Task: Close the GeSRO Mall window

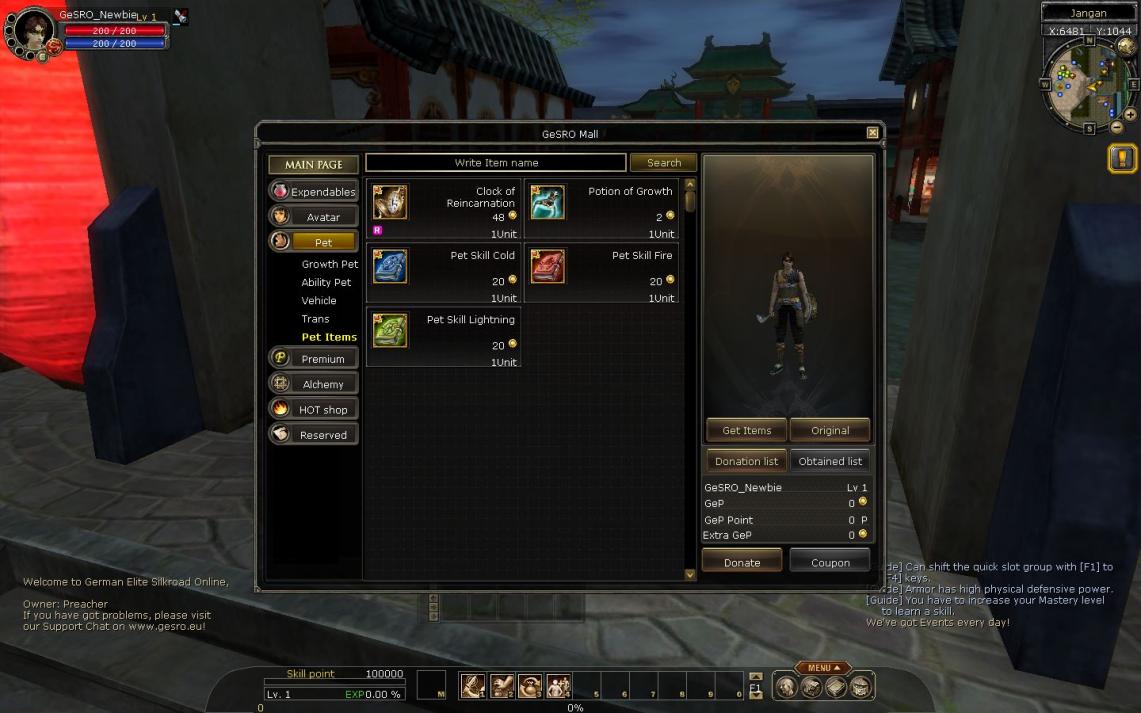Action: tap(872, 133)
